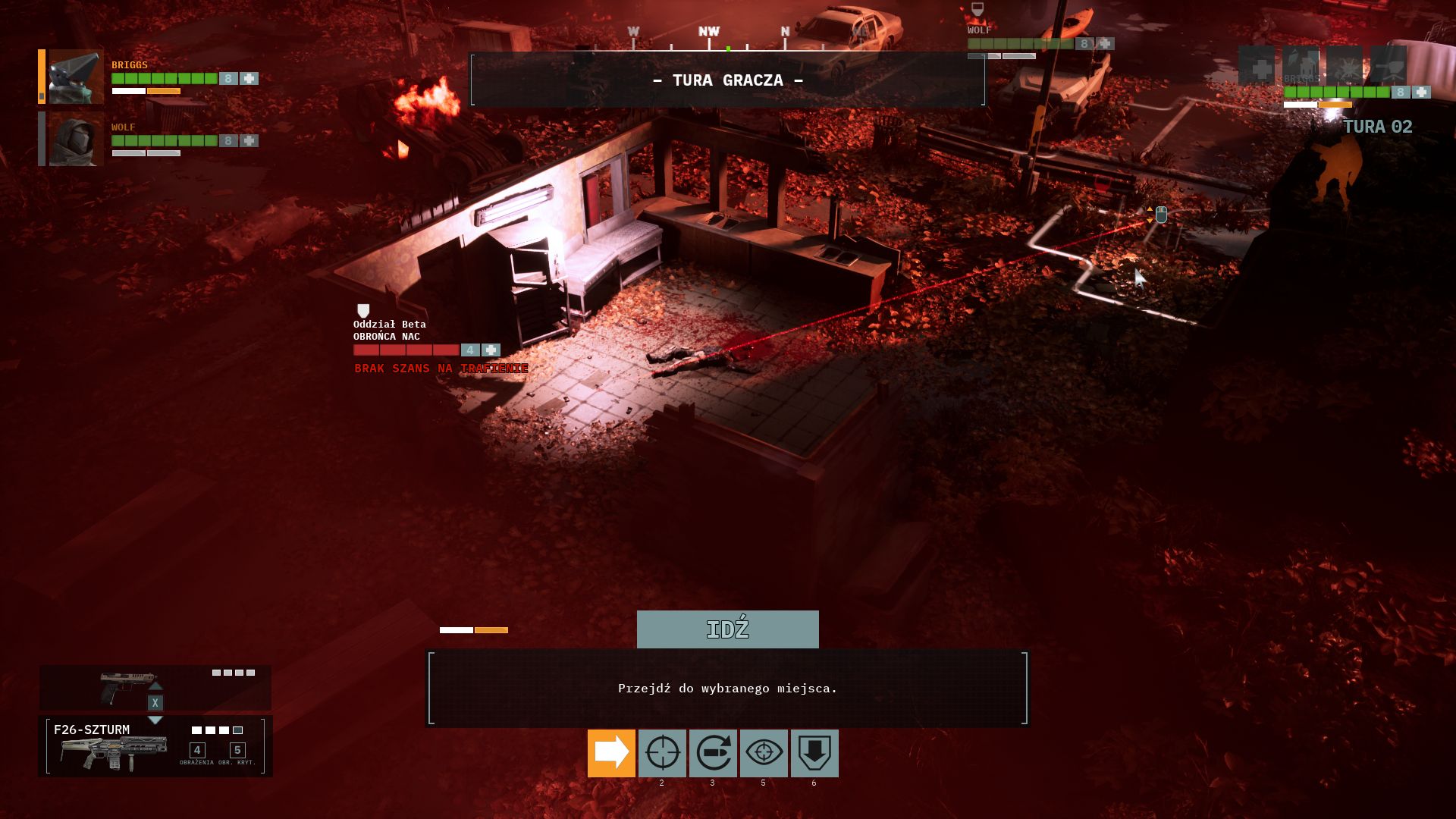The width and height of the screenshot is (1456, 819).
Task: Click the faded turret icon
Action: 1389,66
